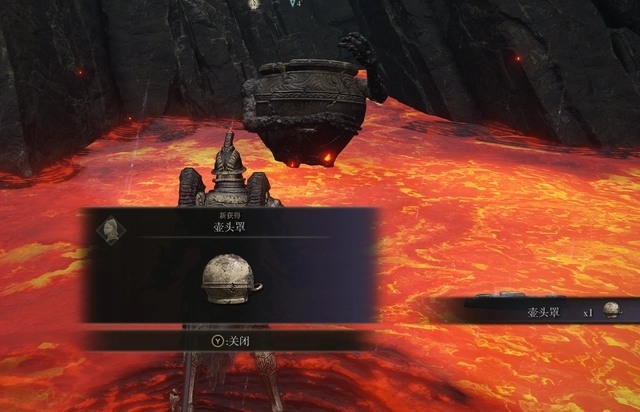Click the diamond item-category icon on the popup
The height and width of the screenshot is (412, 640).
tap(109, 227)
